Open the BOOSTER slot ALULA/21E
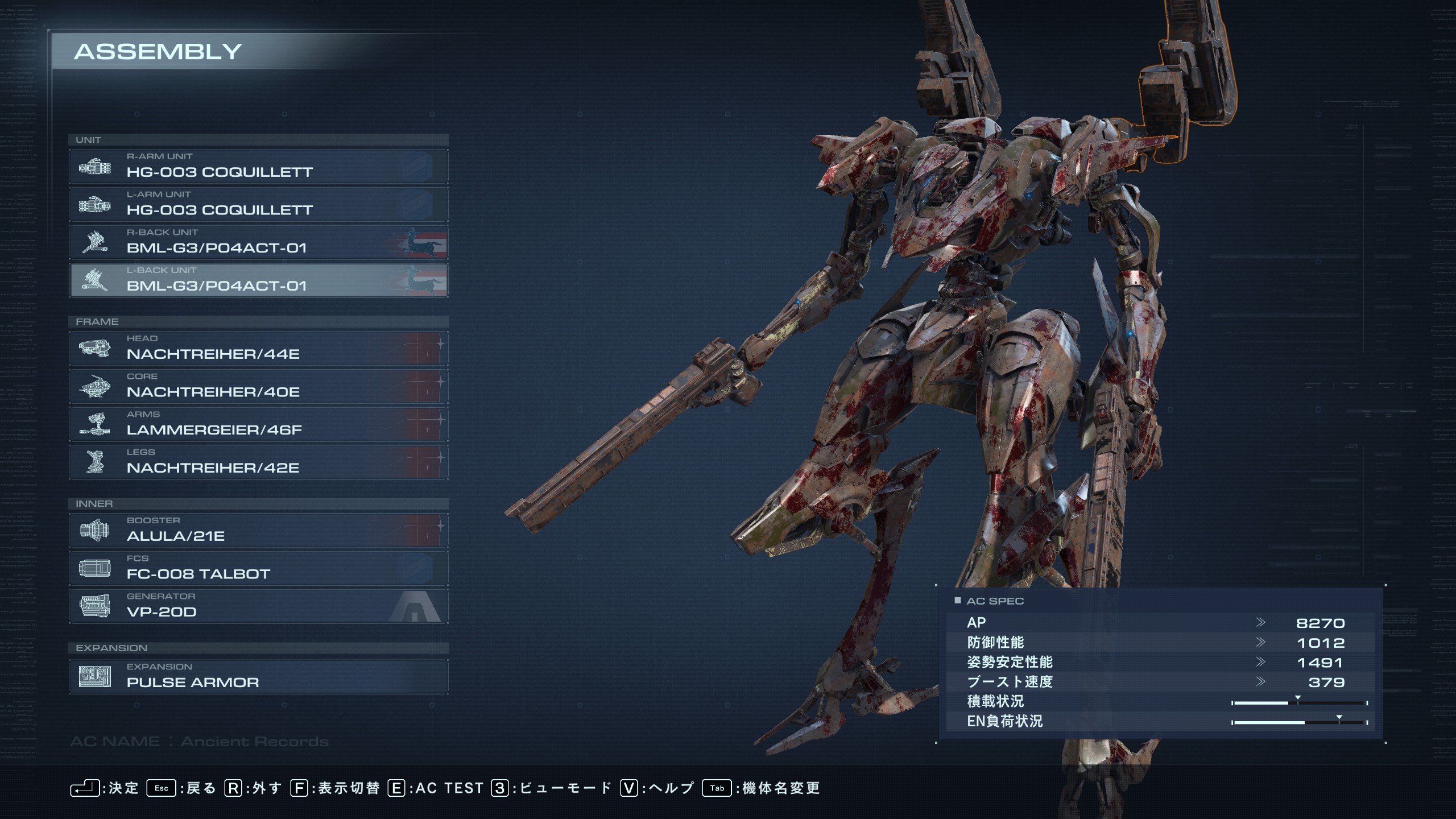 [259, 531]
